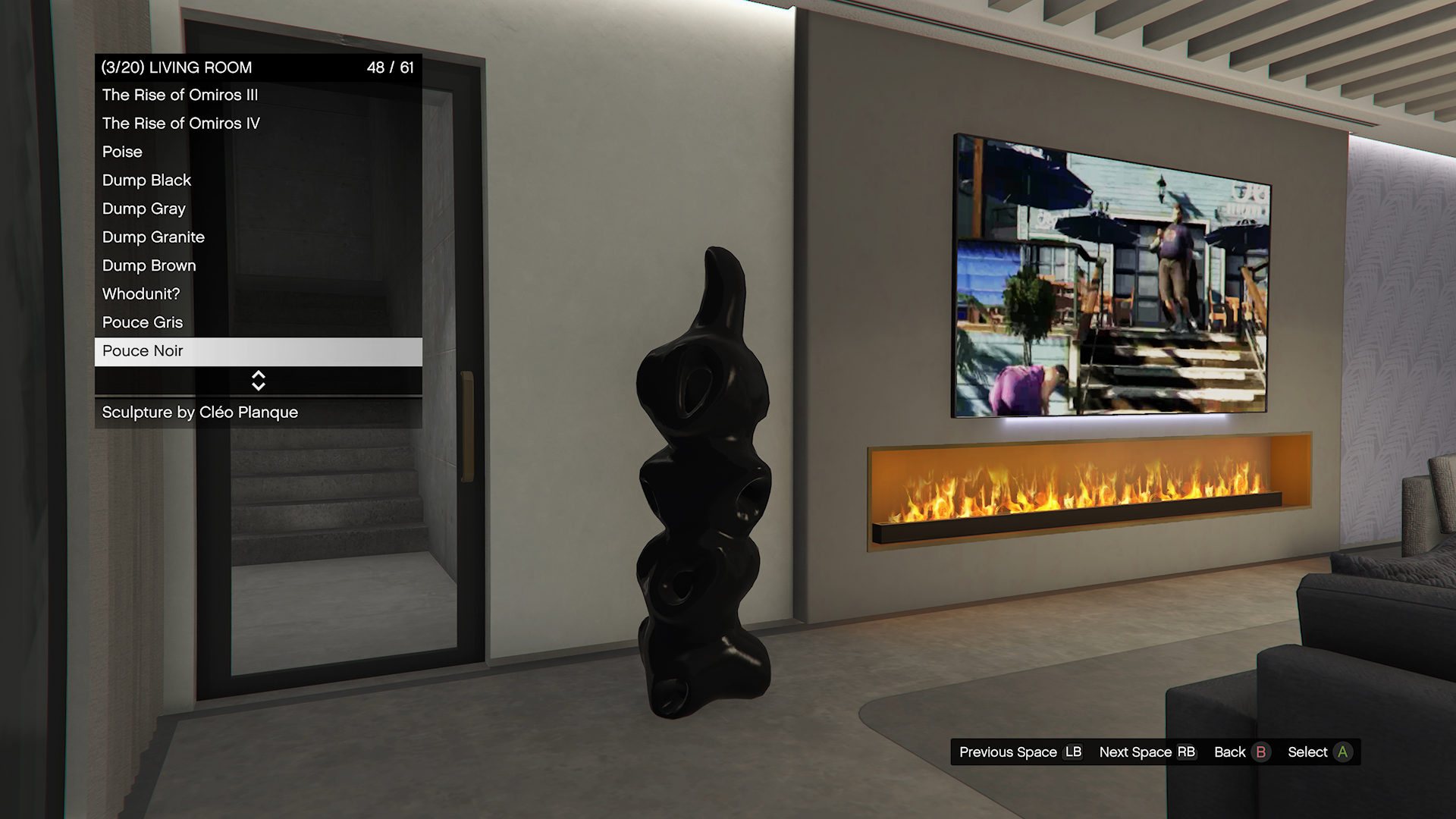Choose Dump Gray from the list
The width and height of the screenshot is (1456, 819).
144,209
